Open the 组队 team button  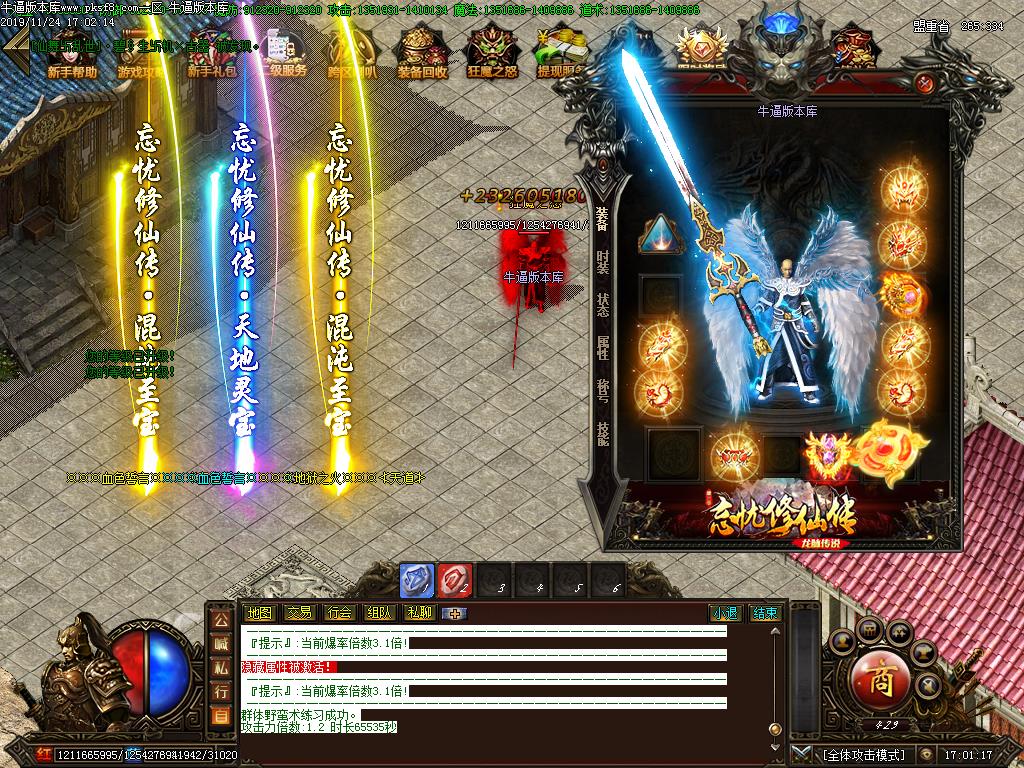pyautogui.click(x=379, y=613)
